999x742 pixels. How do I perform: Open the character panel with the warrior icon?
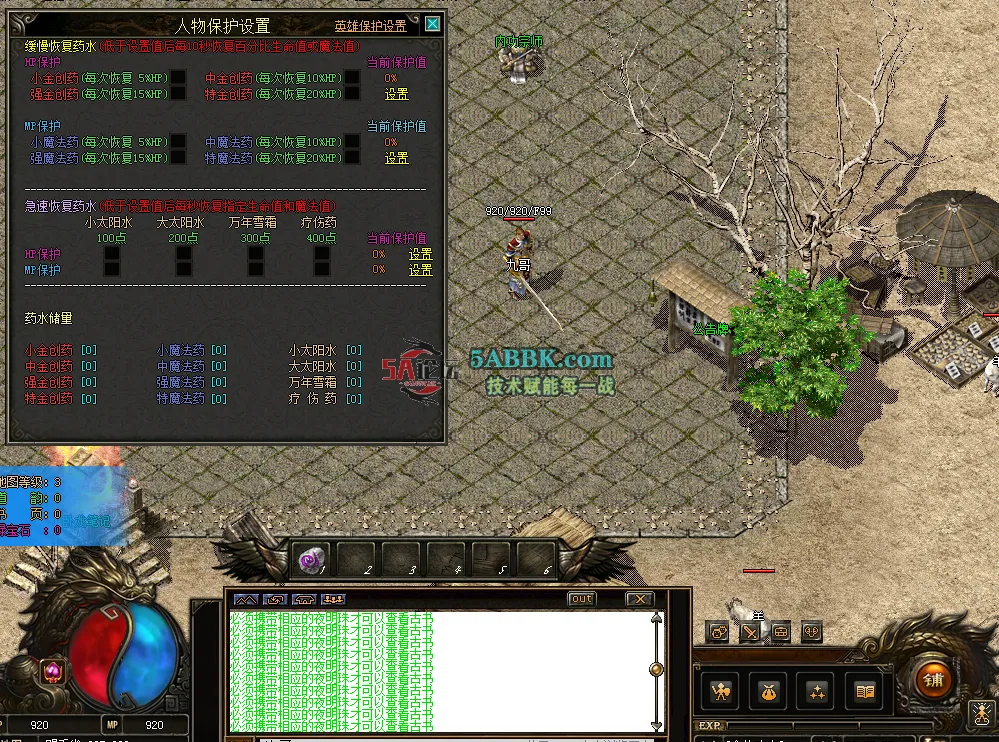[719, 691]
